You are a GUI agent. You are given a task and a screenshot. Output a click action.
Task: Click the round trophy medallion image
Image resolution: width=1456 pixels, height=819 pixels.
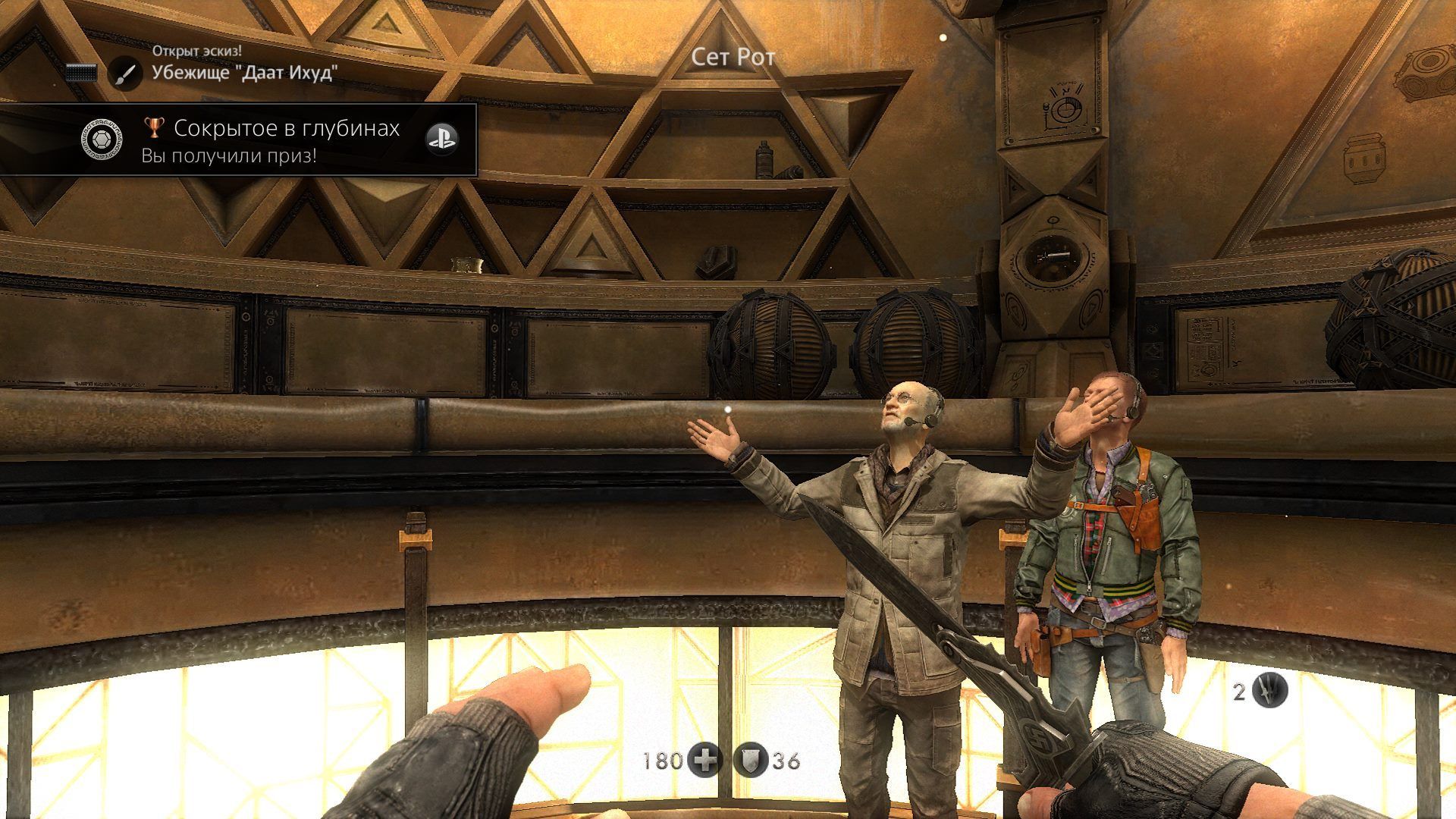coord(102,140)
